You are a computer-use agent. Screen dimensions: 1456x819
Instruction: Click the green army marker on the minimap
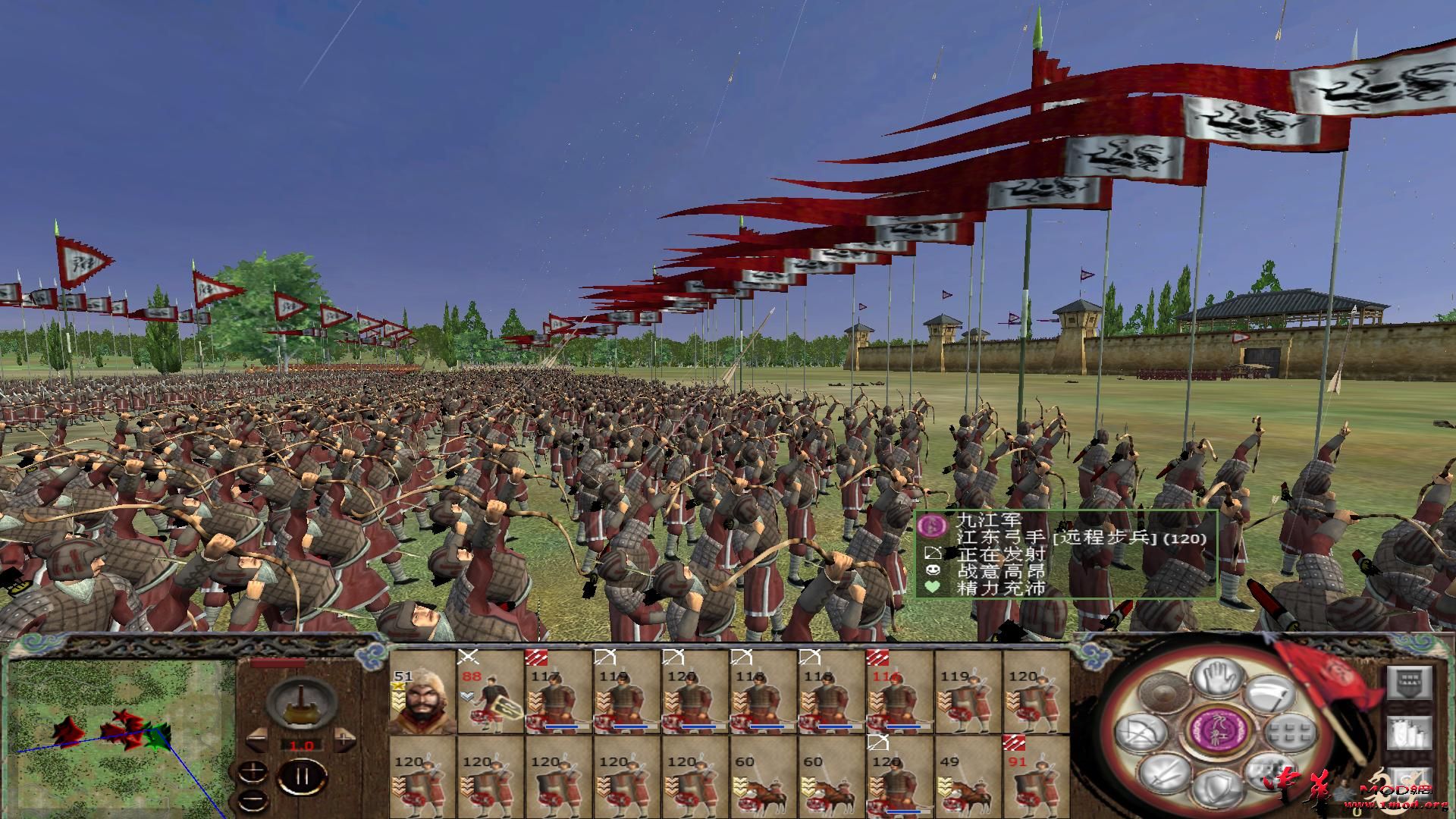[x=156, y=736]
